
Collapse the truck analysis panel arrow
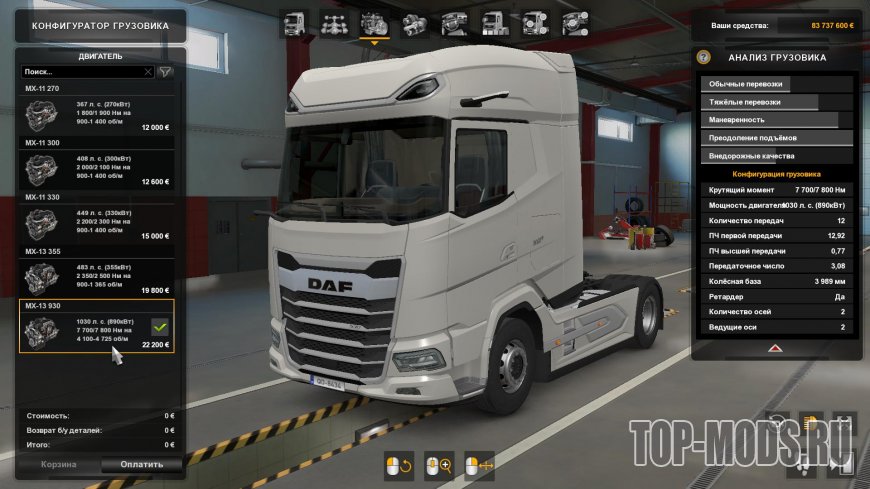point(774,347)
